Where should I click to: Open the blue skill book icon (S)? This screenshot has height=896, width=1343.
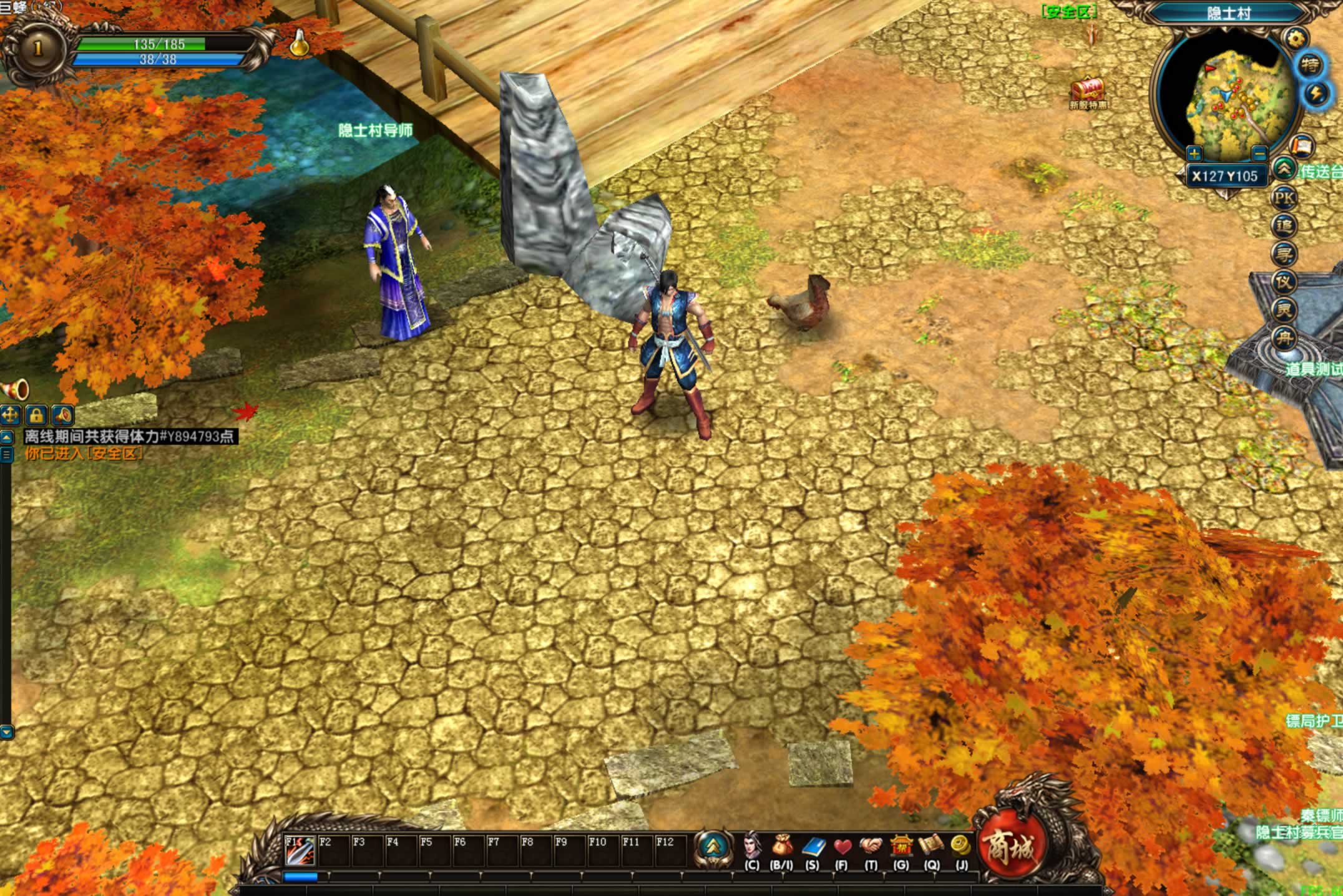click(x=812, y=846)
